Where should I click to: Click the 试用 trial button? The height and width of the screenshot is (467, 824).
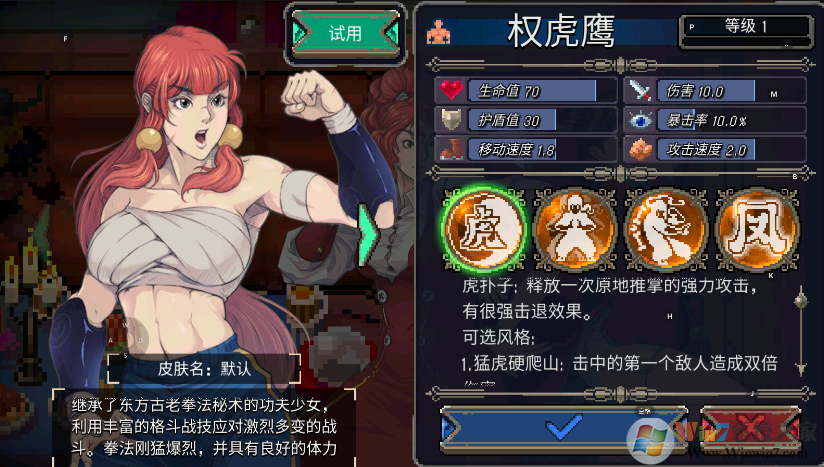click(345, 33)
